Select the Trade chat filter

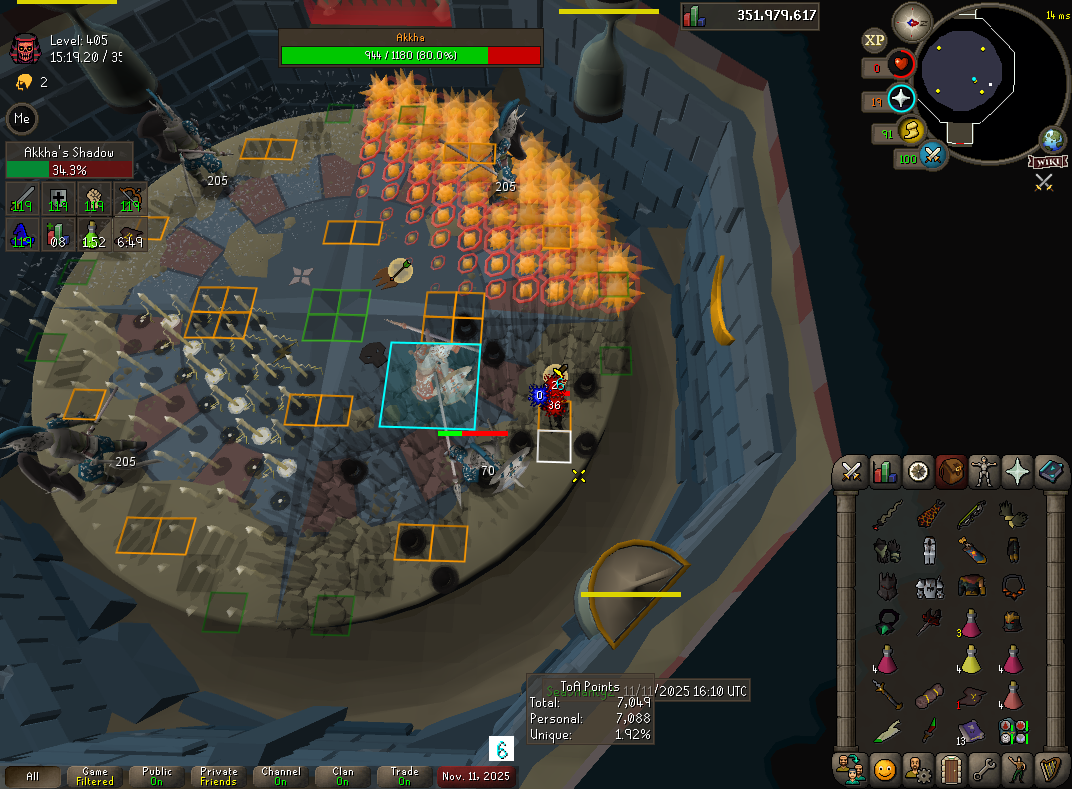point(404,776)
